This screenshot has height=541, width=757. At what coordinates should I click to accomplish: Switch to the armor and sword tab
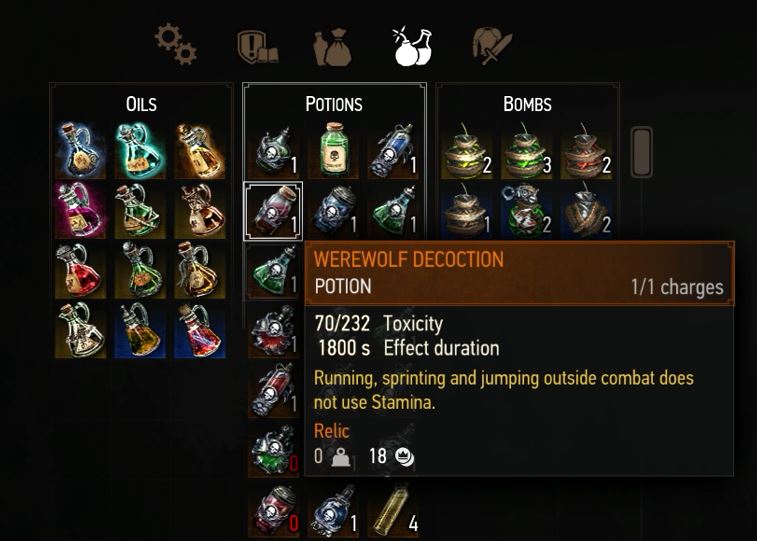(x=492, y=46)
